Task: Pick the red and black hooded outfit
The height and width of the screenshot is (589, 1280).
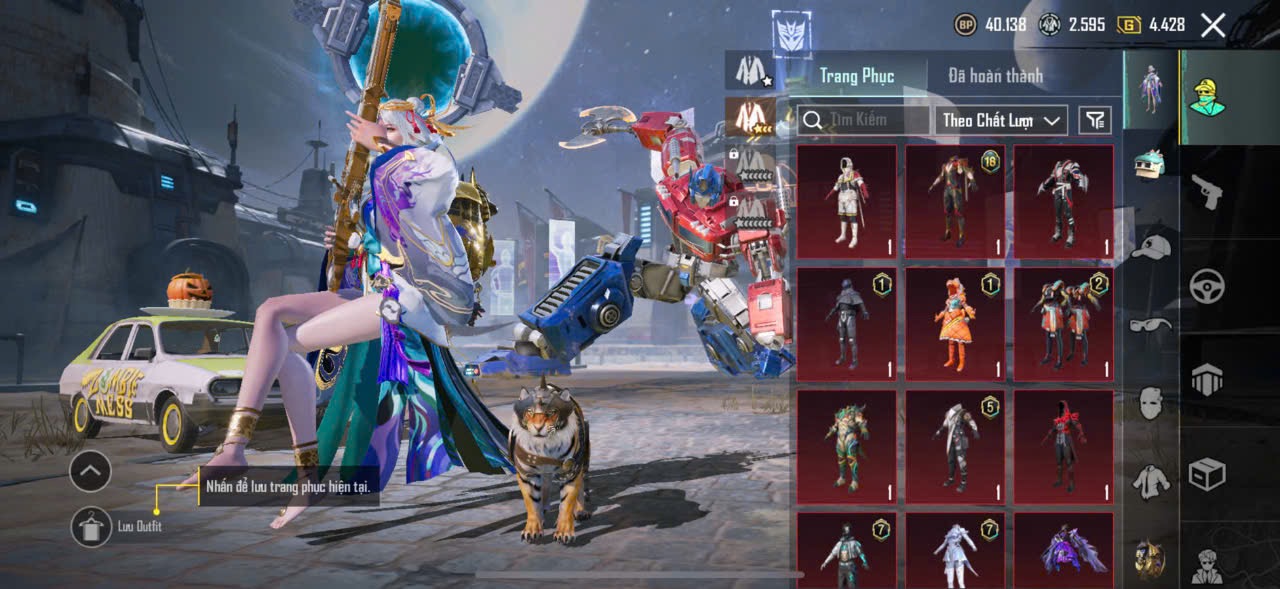Action: (x=1063, y=446)
